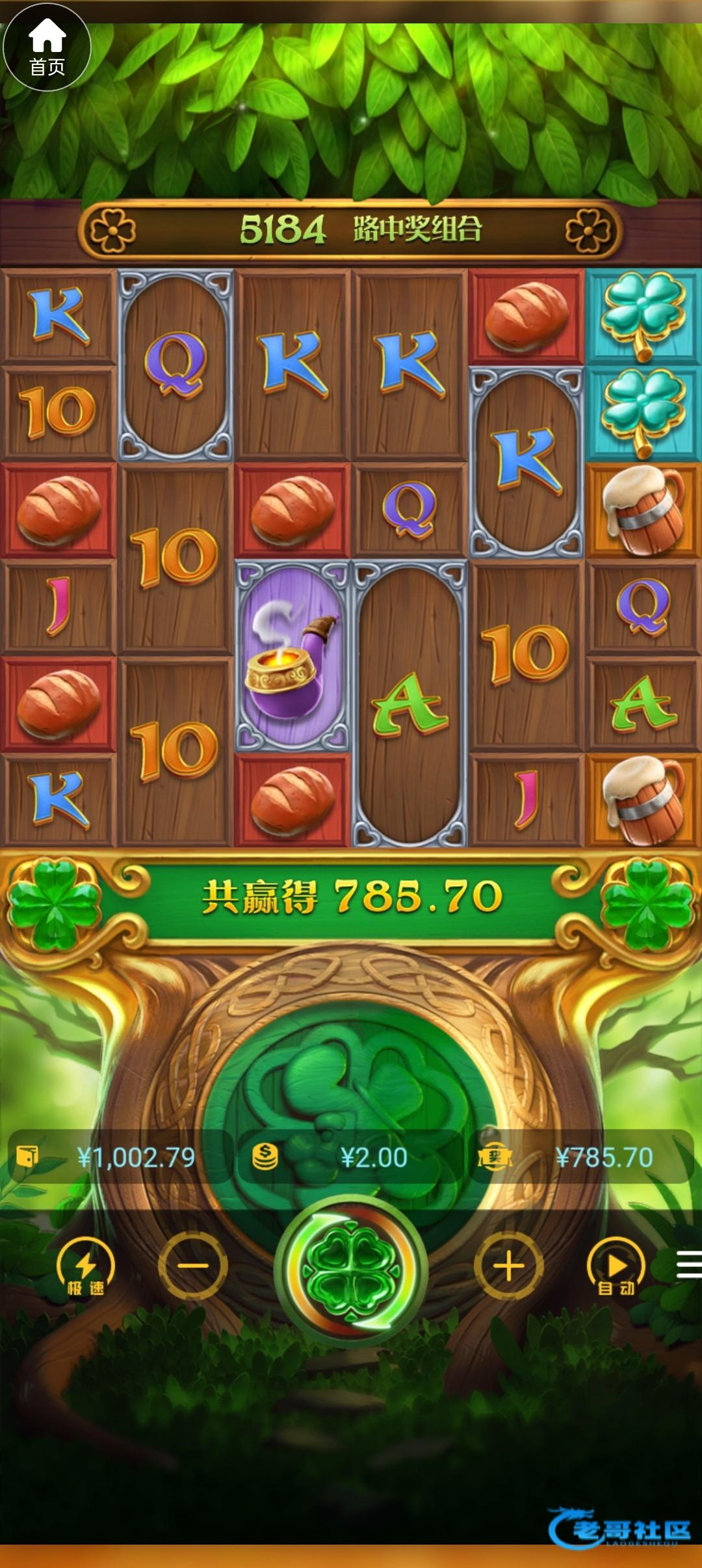Screen dimensions: 702x1568
Task: Open the hamburger menu
Action: click(688, 1266)
